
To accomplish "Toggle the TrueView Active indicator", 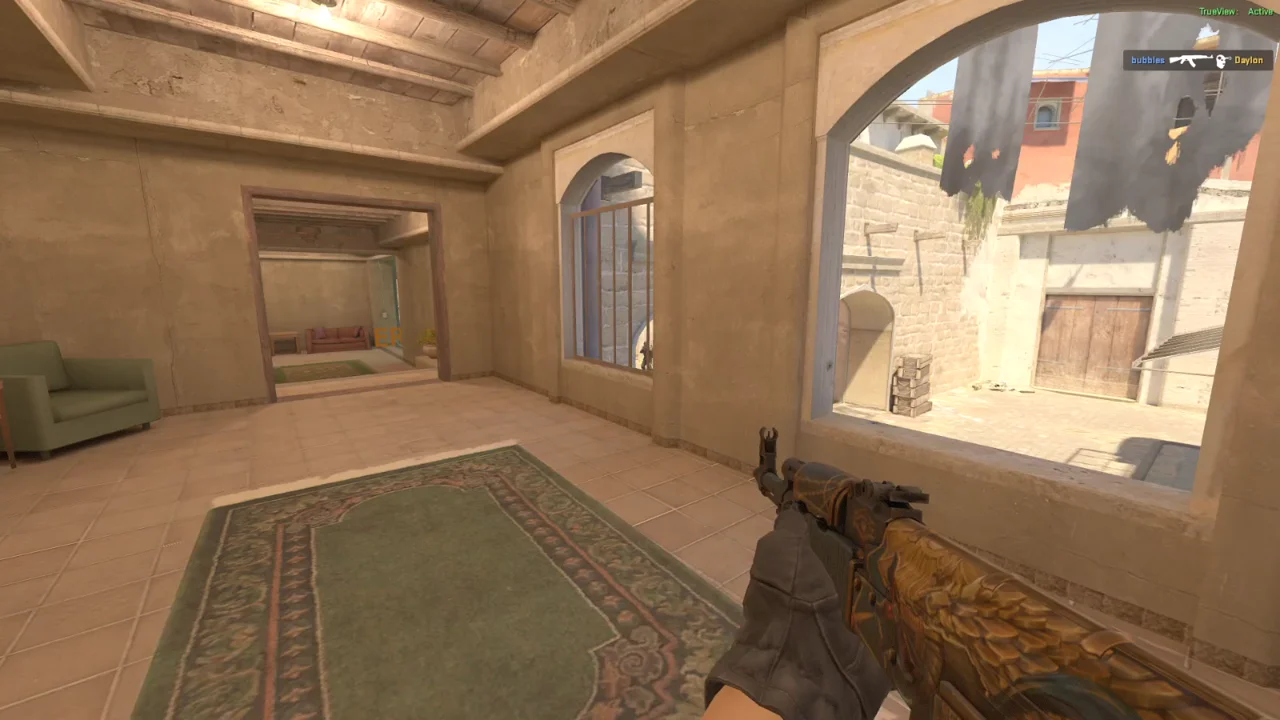I will pyautogui.click(x=1240, y=12).
